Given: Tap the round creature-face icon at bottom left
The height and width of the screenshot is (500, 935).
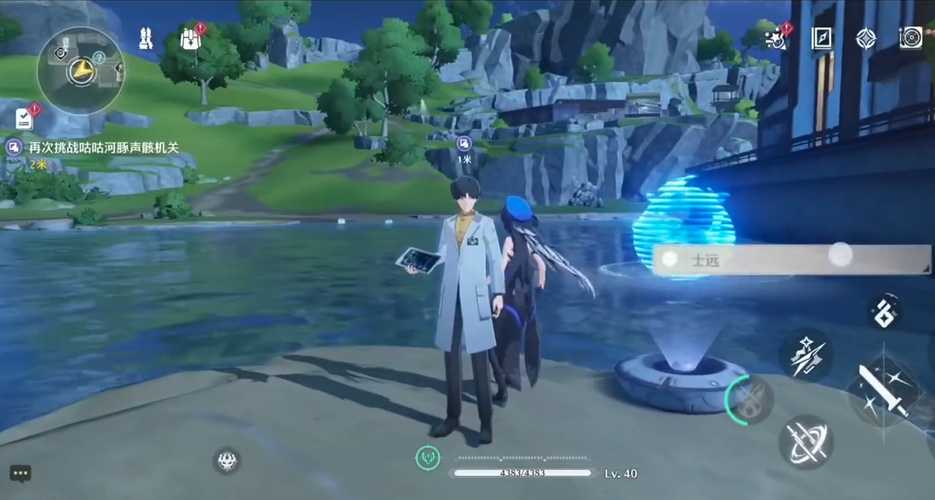Looking at the screenshot, I should point(227,461).
